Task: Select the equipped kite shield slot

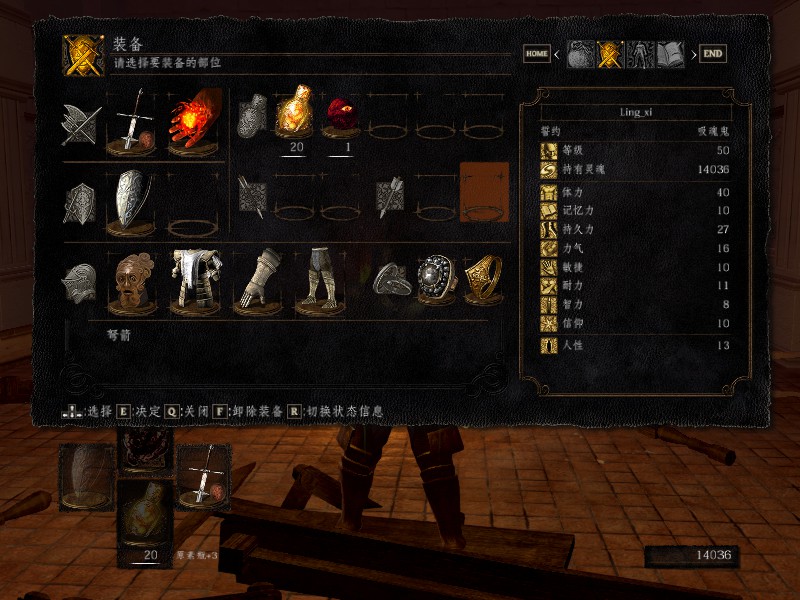Action: 132,201
